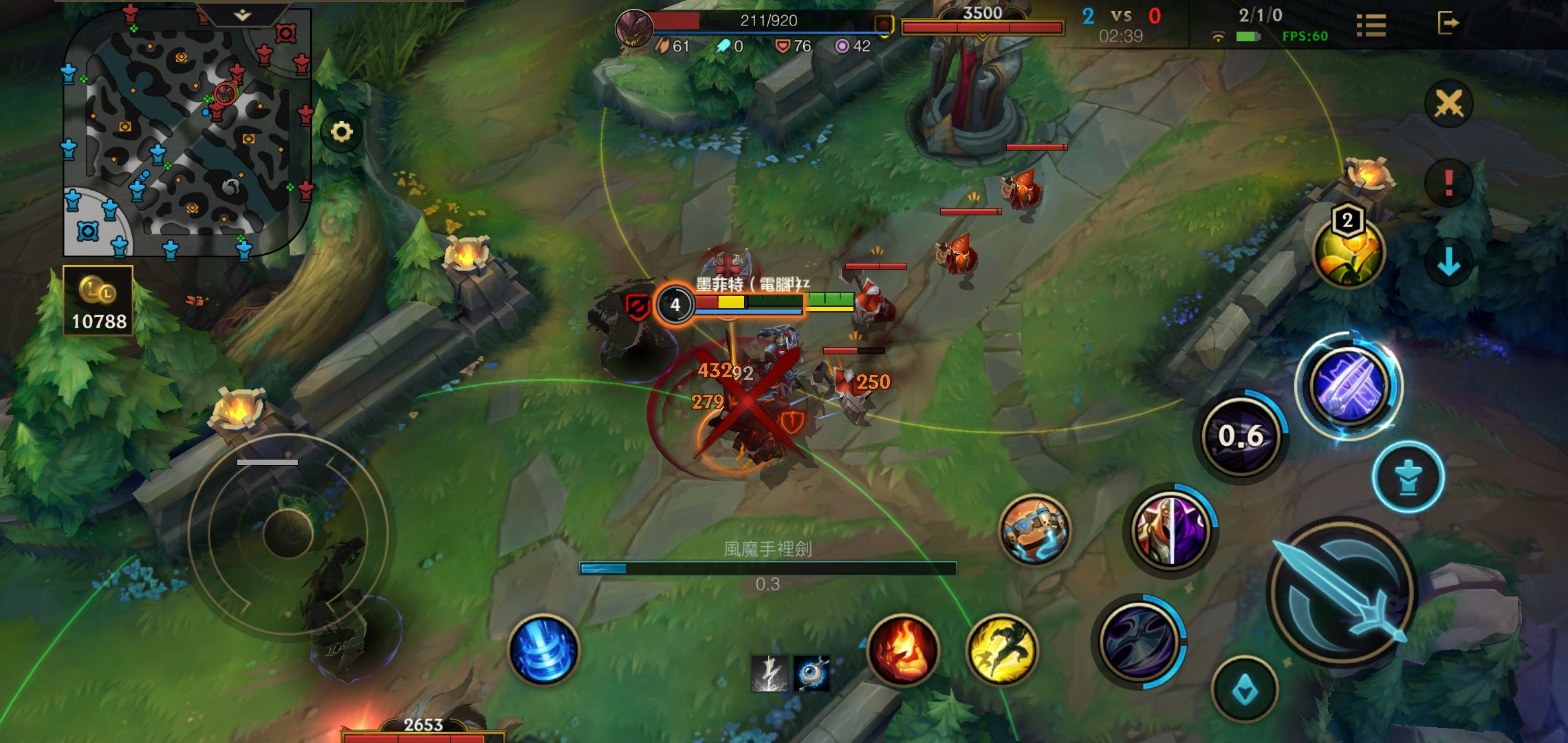
Task: Open the shop via the gold coin icon
Action: coord(98,301)
